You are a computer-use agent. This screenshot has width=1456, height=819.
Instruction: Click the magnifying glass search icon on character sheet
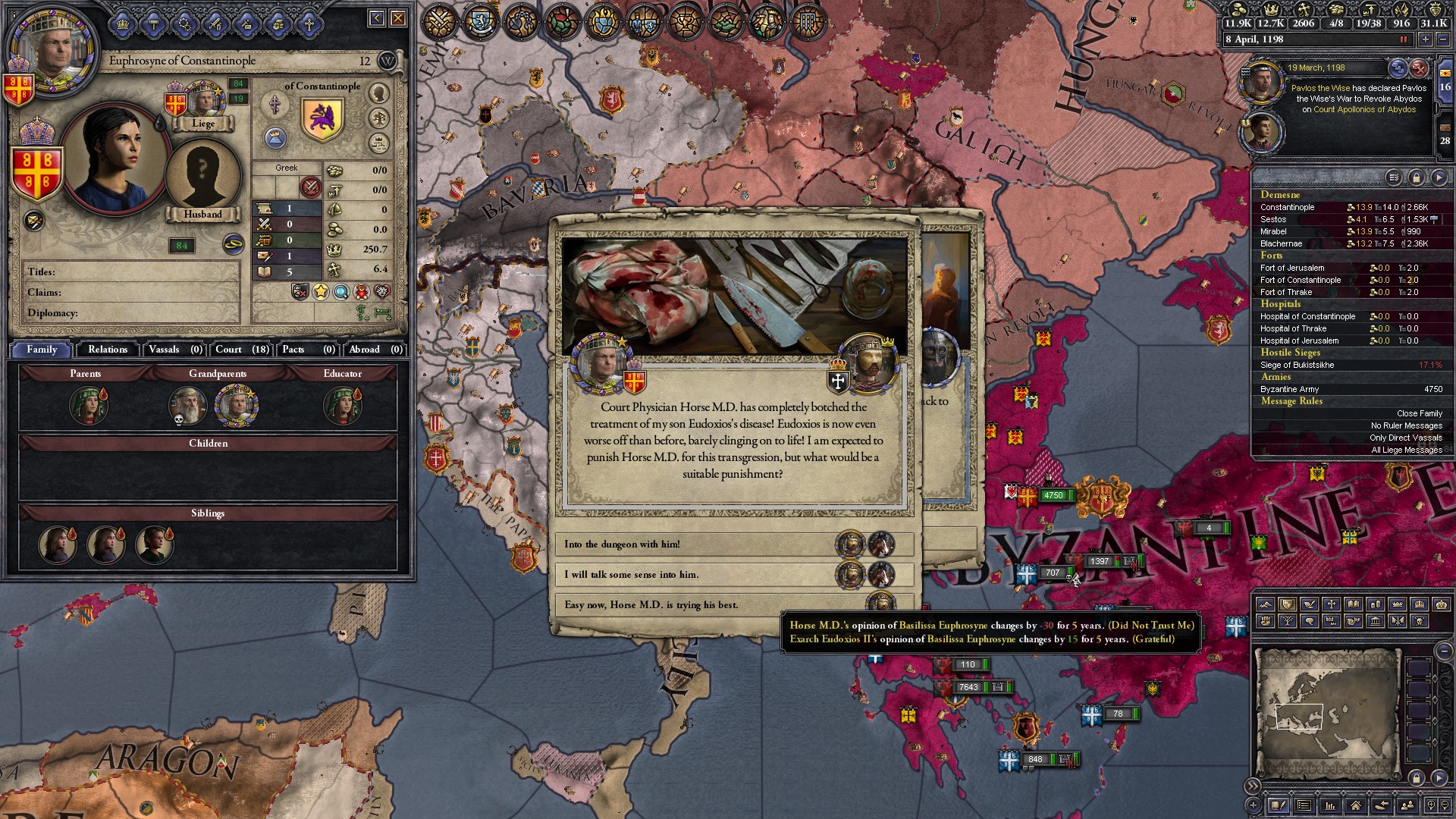341,292
